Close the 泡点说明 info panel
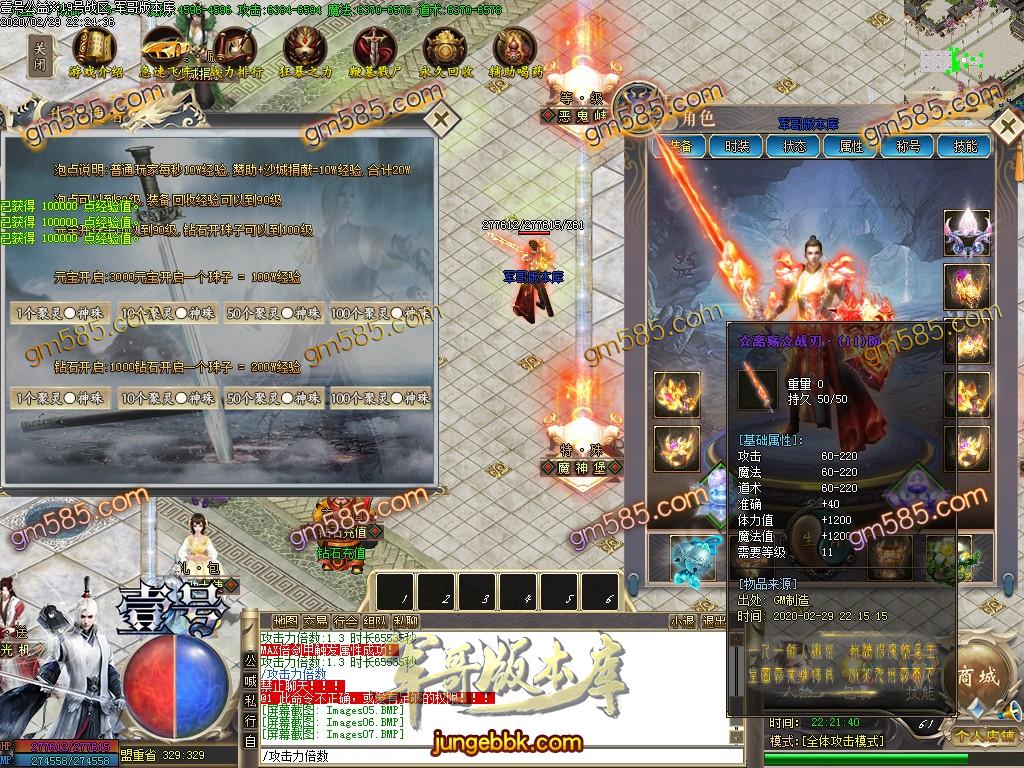Viewport: 1024px width, 768px height. point(441,120)
